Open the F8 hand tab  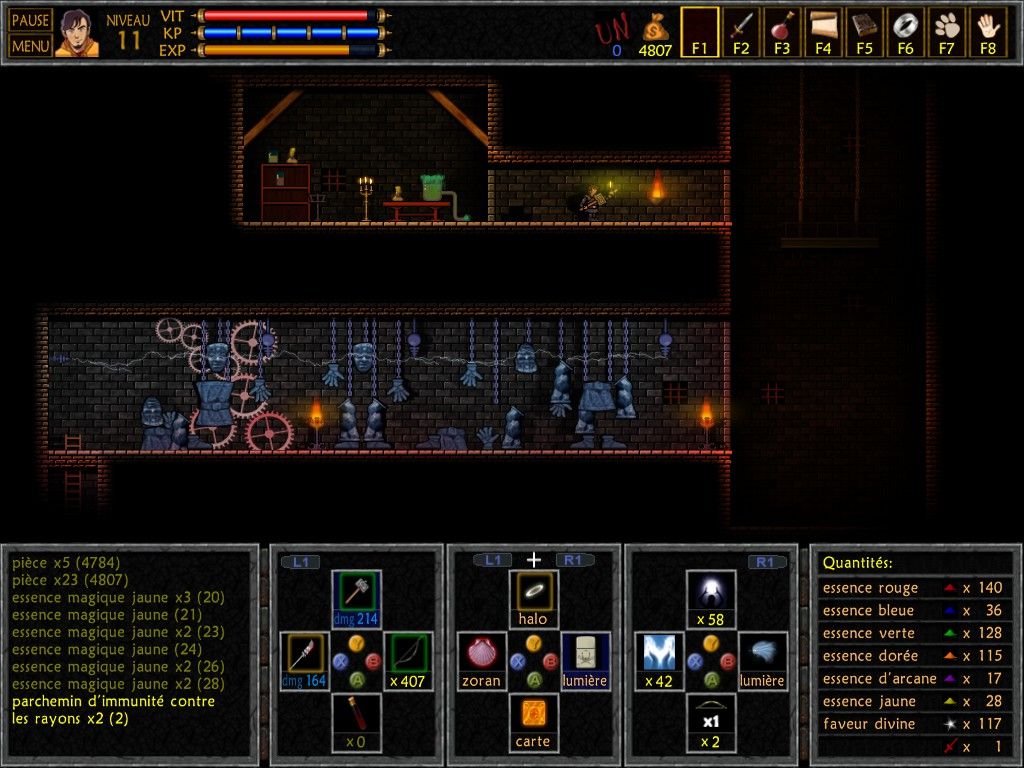click(988, 32)
